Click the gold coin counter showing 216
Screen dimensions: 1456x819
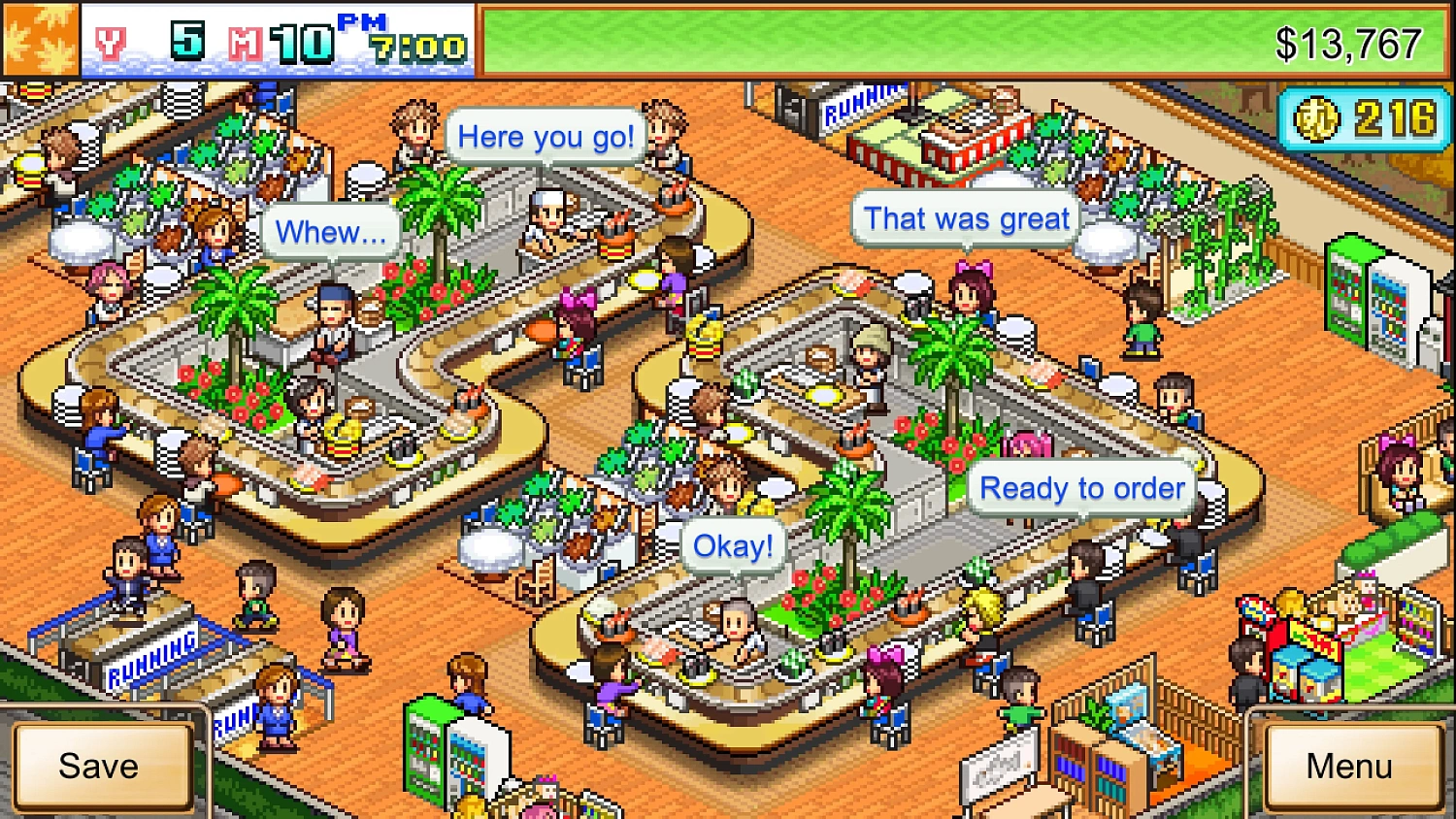click(x=1363, y=118)
